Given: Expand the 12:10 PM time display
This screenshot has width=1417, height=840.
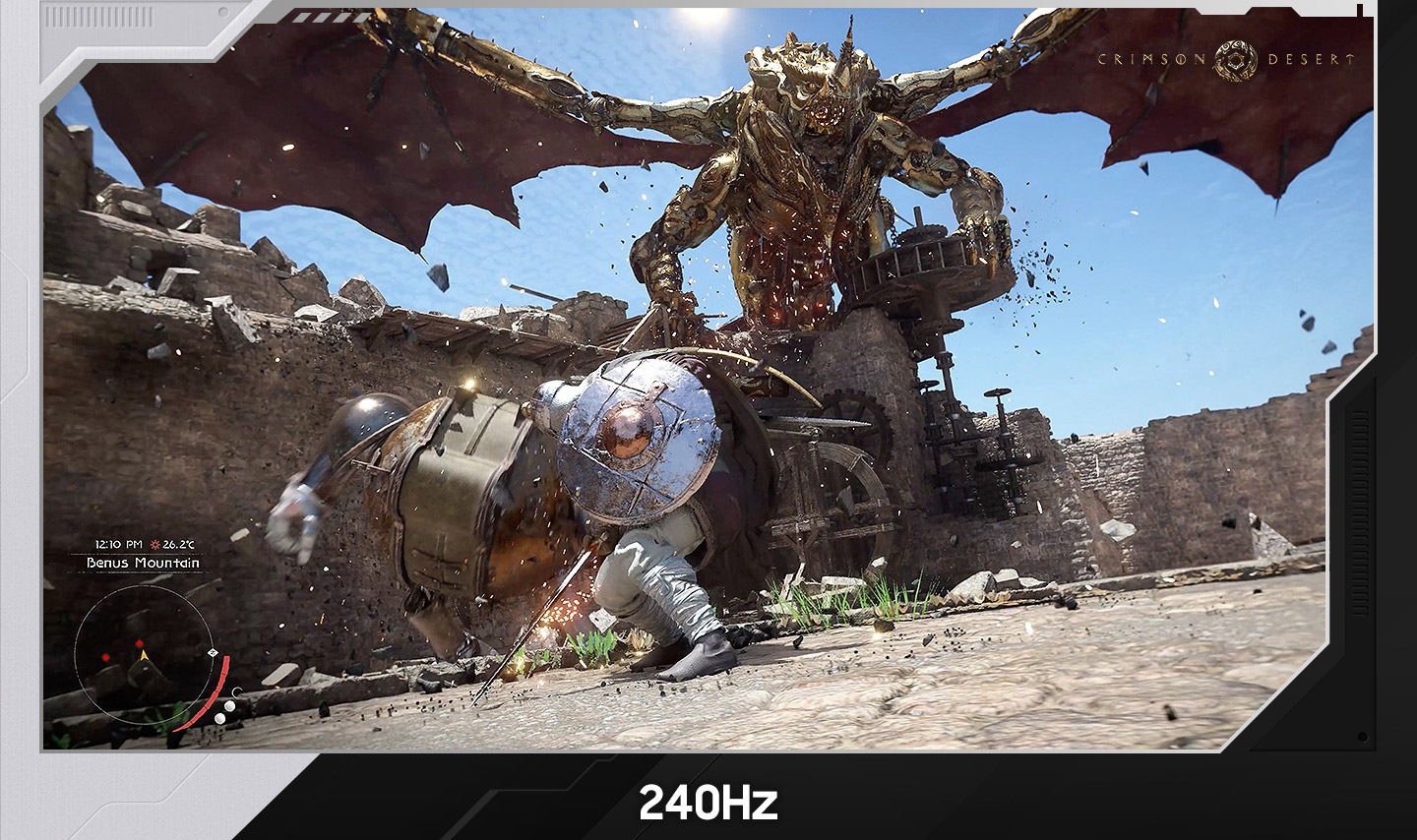Looking at the screenshot, I should (117, 544).
